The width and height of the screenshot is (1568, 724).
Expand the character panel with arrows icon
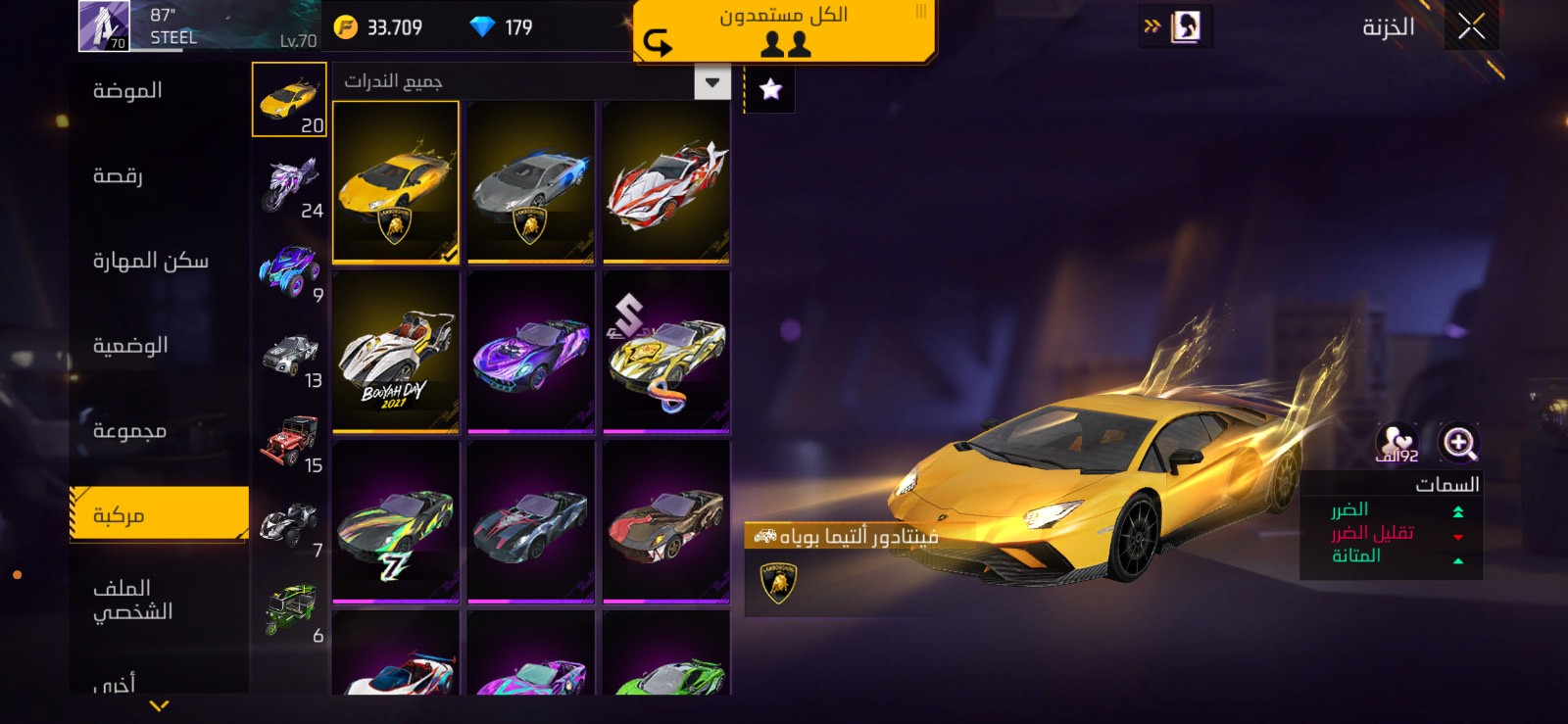pyautogui.click(x=1175, y=26)
